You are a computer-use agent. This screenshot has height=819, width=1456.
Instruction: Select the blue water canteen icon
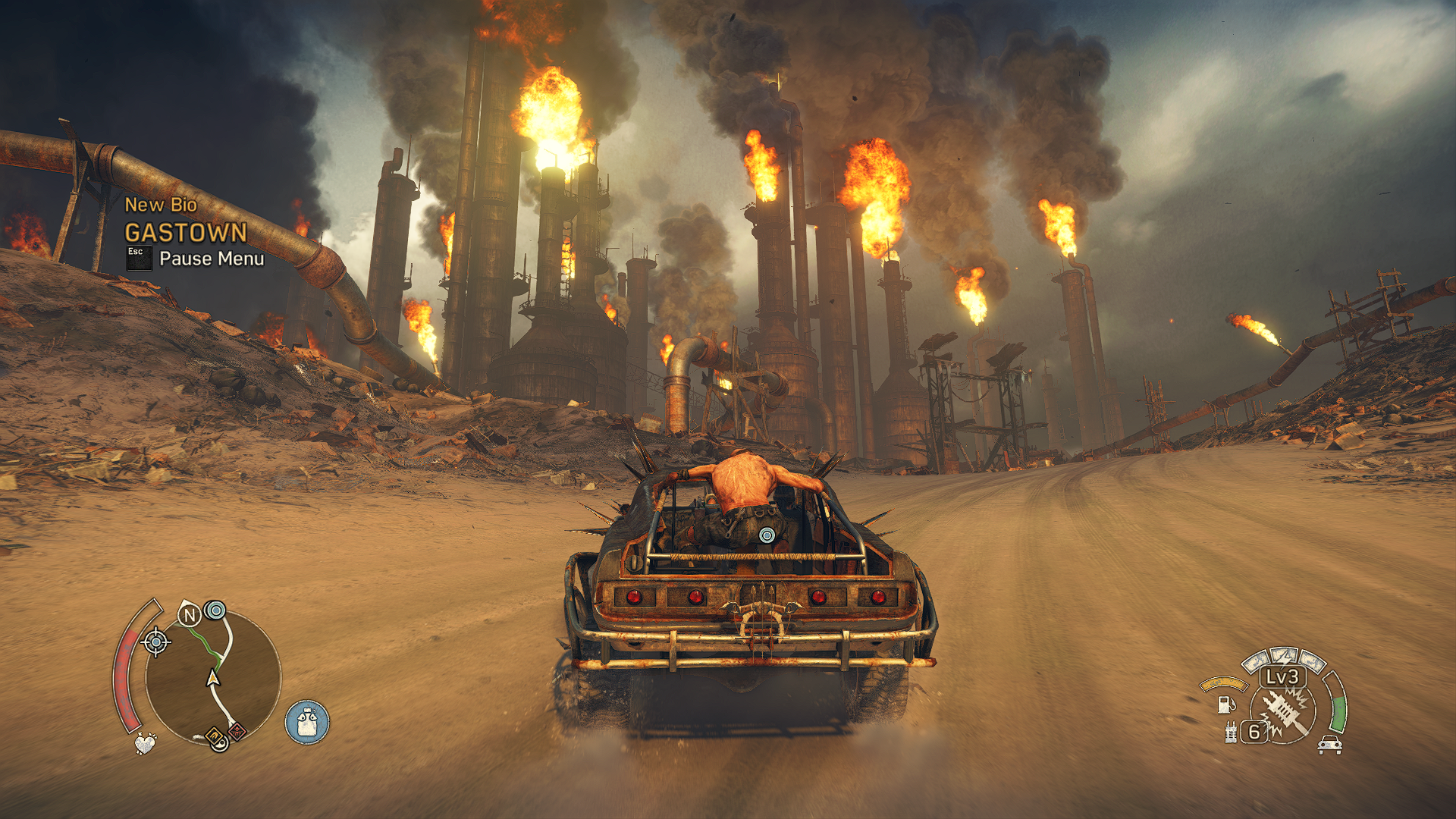point(307,722)
